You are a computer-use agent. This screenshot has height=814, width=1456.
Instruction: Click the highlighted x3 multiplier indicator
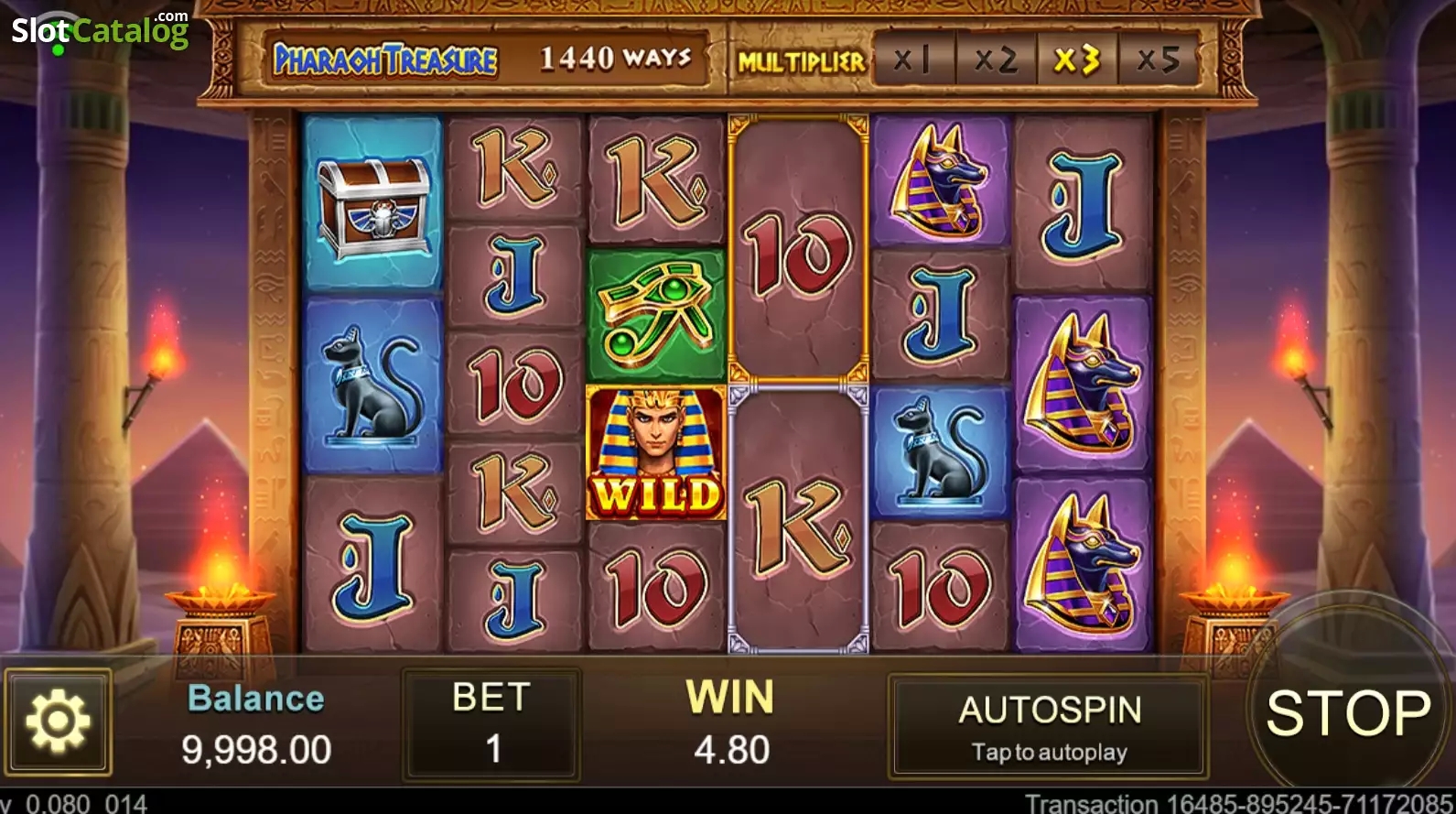1076,60
